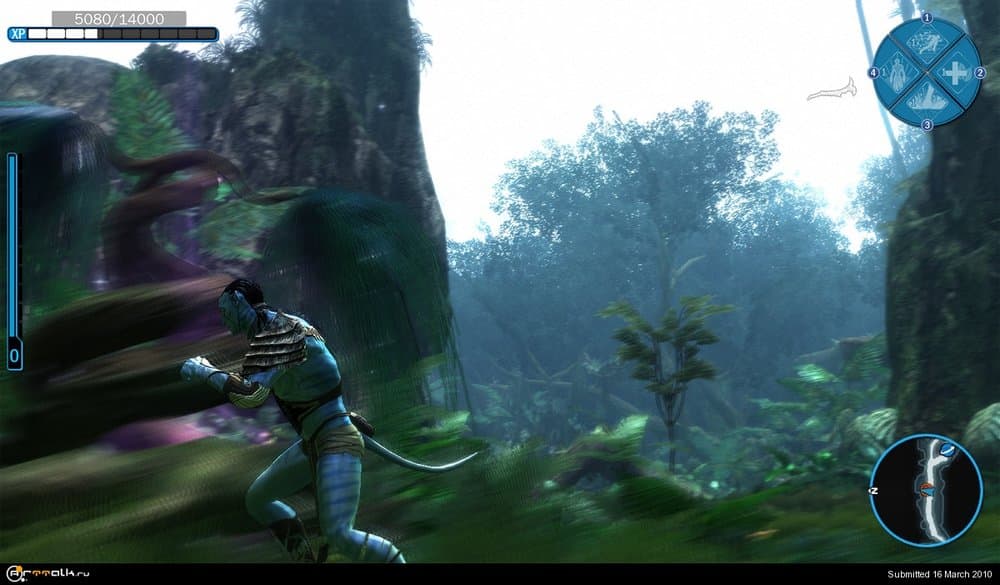
Task: Select the standing figure skill in slot 4
Action: [x=897, y=73]
